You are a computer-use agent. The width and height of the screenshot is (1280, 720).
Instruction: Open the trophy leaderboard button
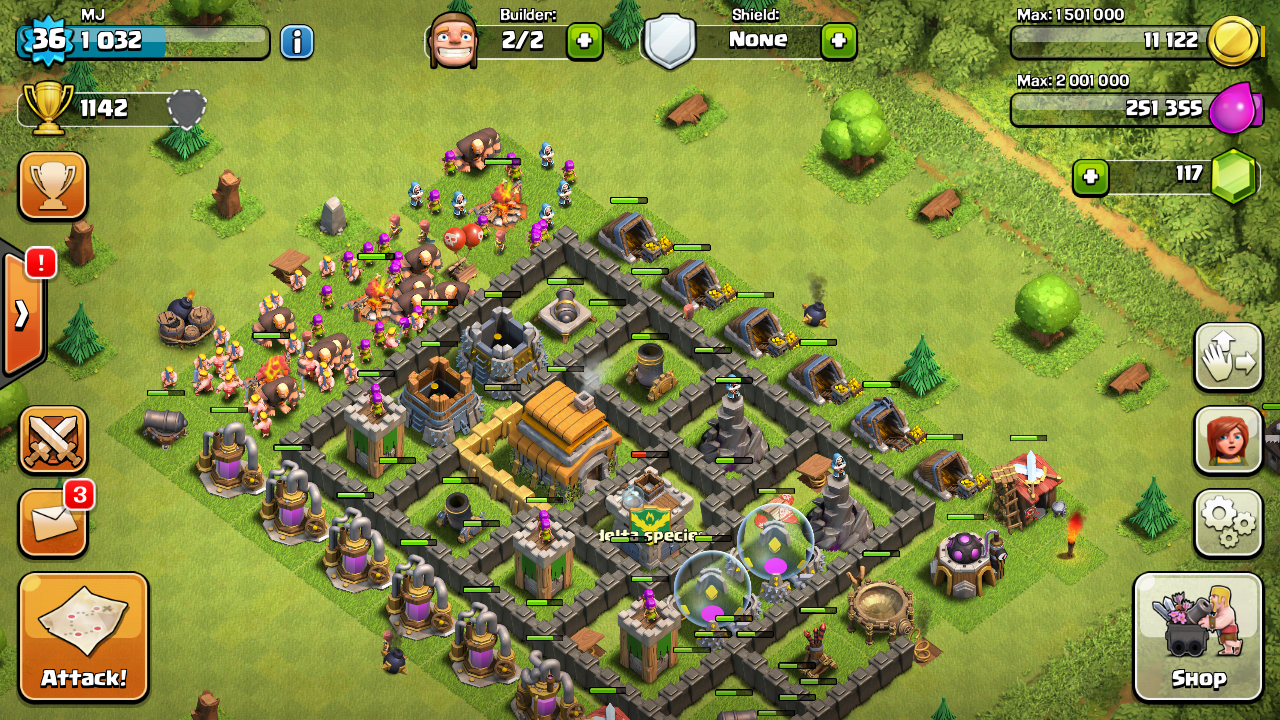coord(53,185)
